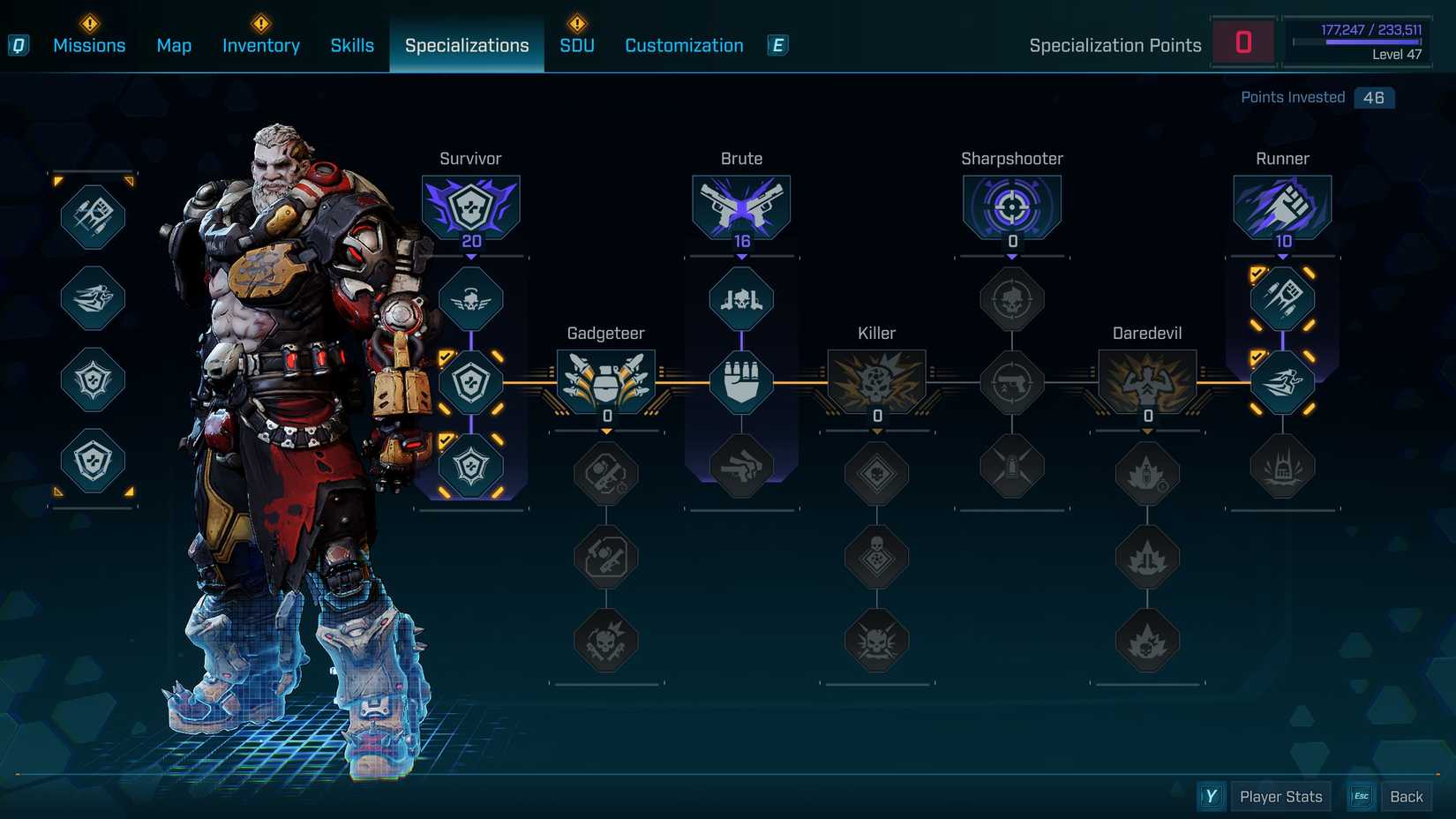Select the Daredevil flexing-arms emblem
The width and height of the screenshot is (1456, 819).
pyautogui.click(x=1147, y=379)
